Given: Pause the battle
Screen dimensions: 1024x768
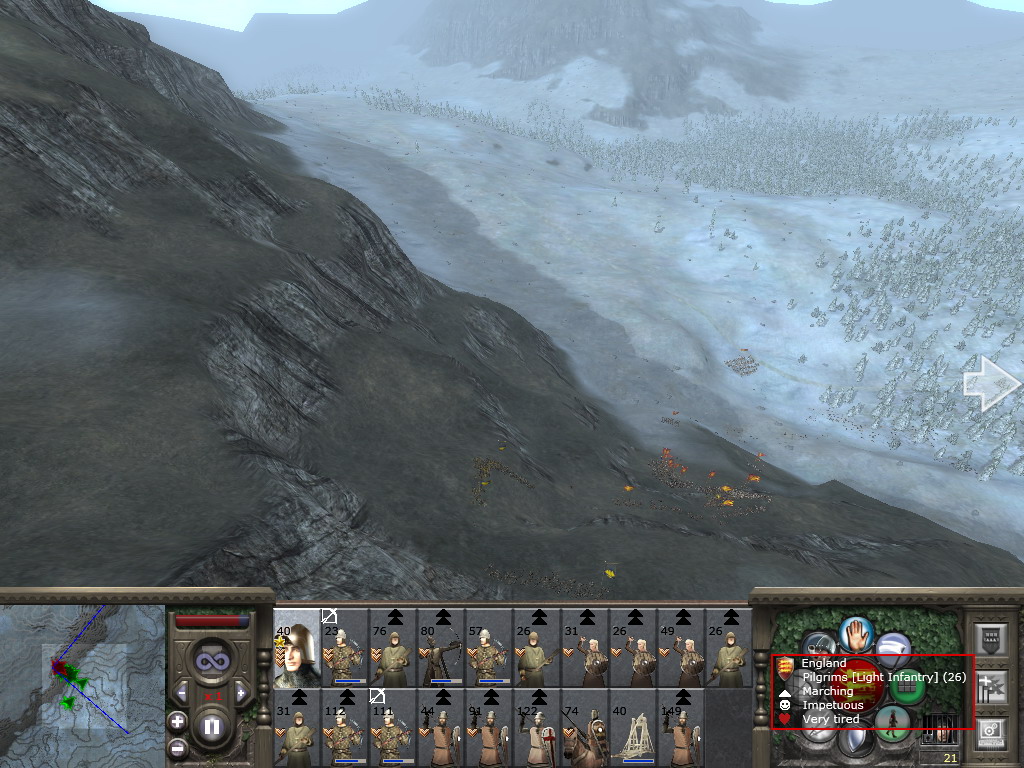Looking at the screenshot, I should 211,725.
